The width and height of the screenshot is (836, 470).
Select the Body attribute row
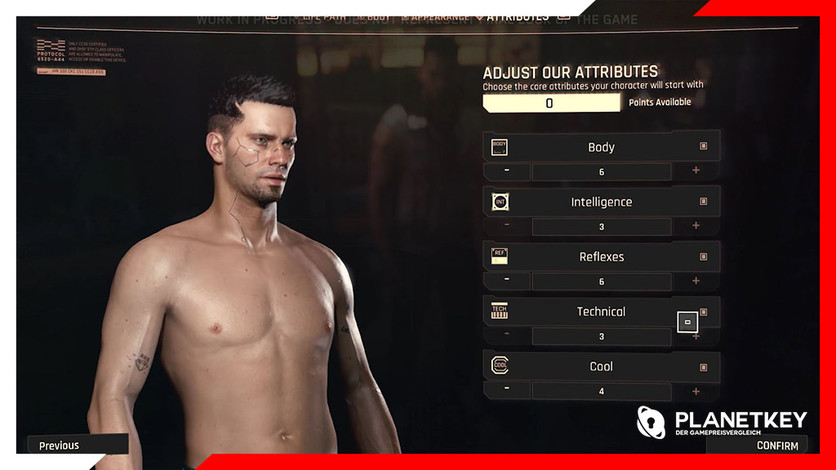[601, 147]
